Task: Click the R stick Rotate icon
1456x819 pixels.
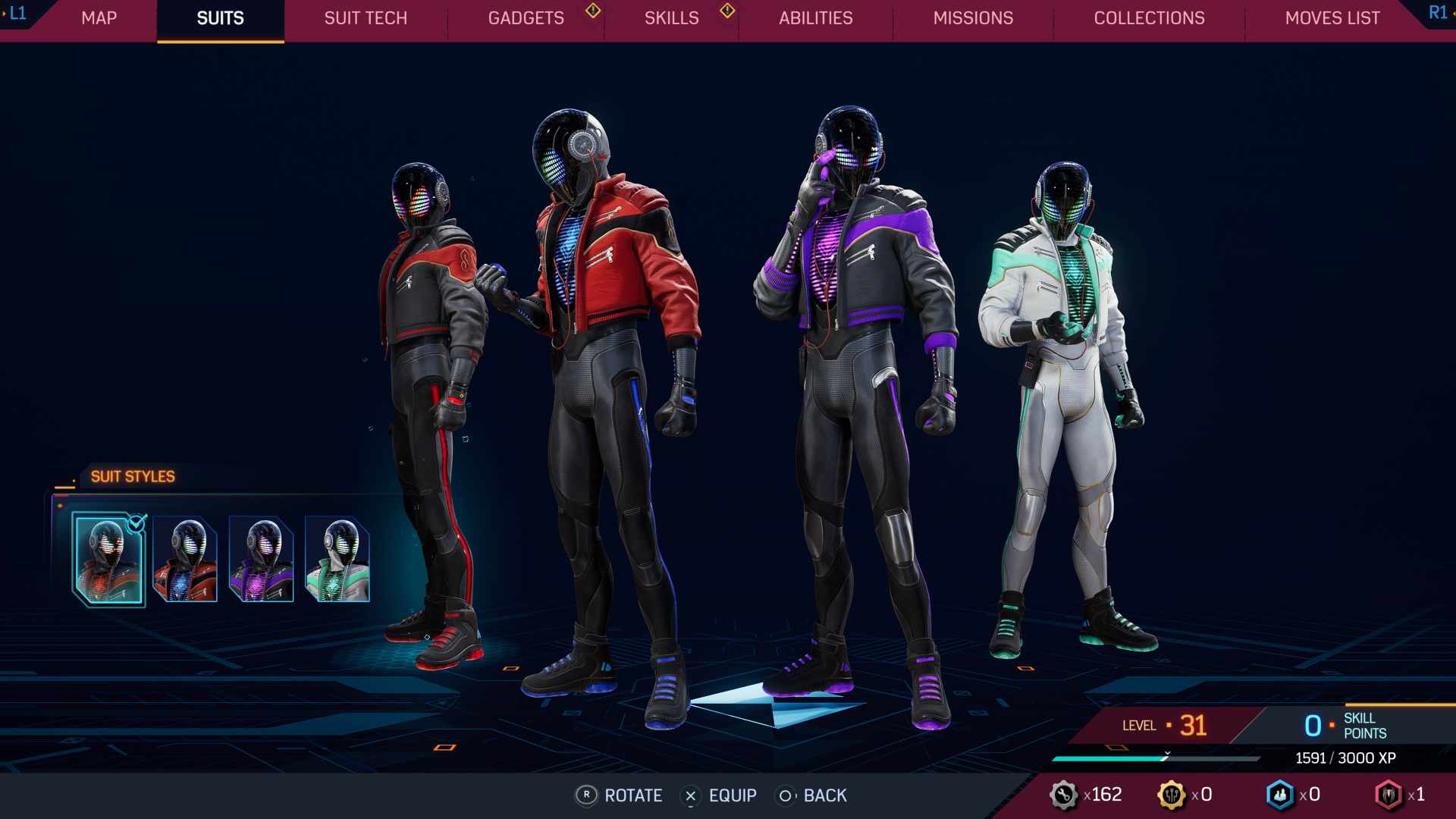Action: tap(585, 795)
